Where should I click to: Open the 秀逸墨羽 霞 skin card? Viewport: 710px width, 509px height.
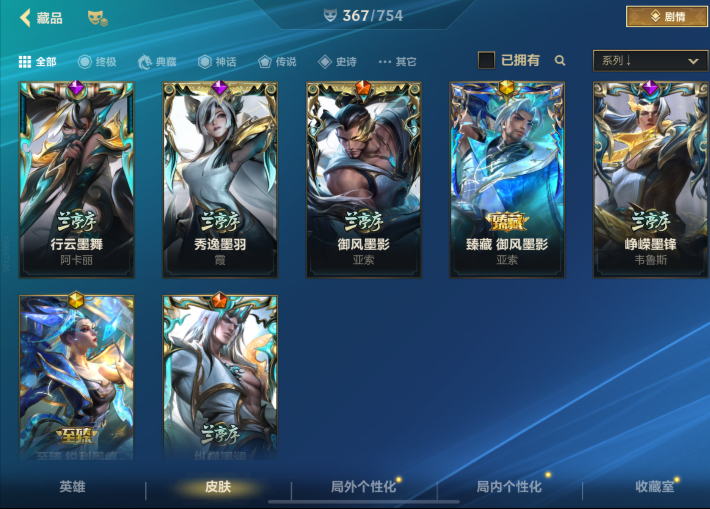[x=220, y=179]
